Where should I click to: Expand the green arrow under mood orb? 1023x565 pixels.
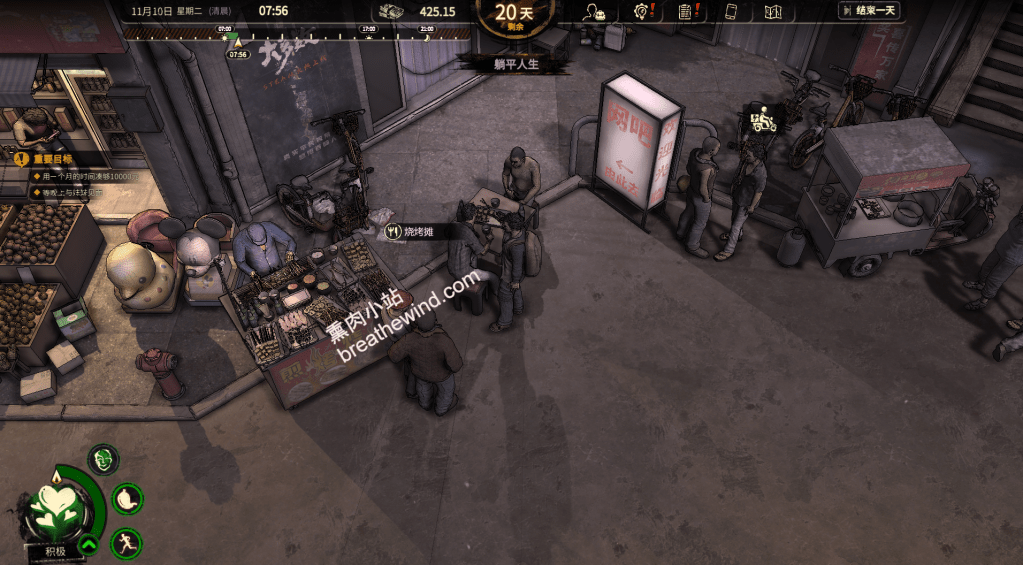[x=88, y=545]
